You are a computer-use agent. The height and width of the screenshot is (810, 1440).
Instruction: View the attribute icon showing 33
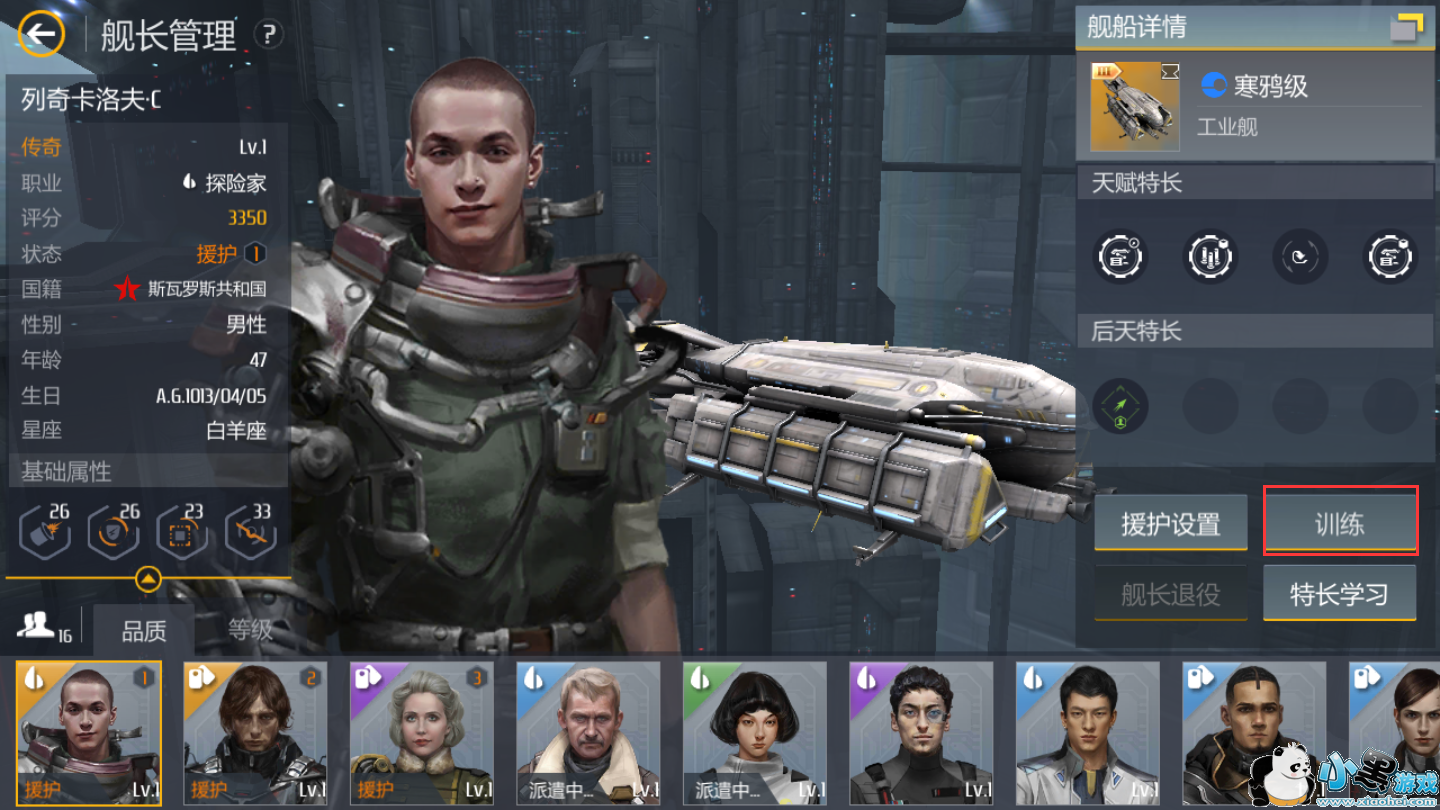tap(250, 532)
